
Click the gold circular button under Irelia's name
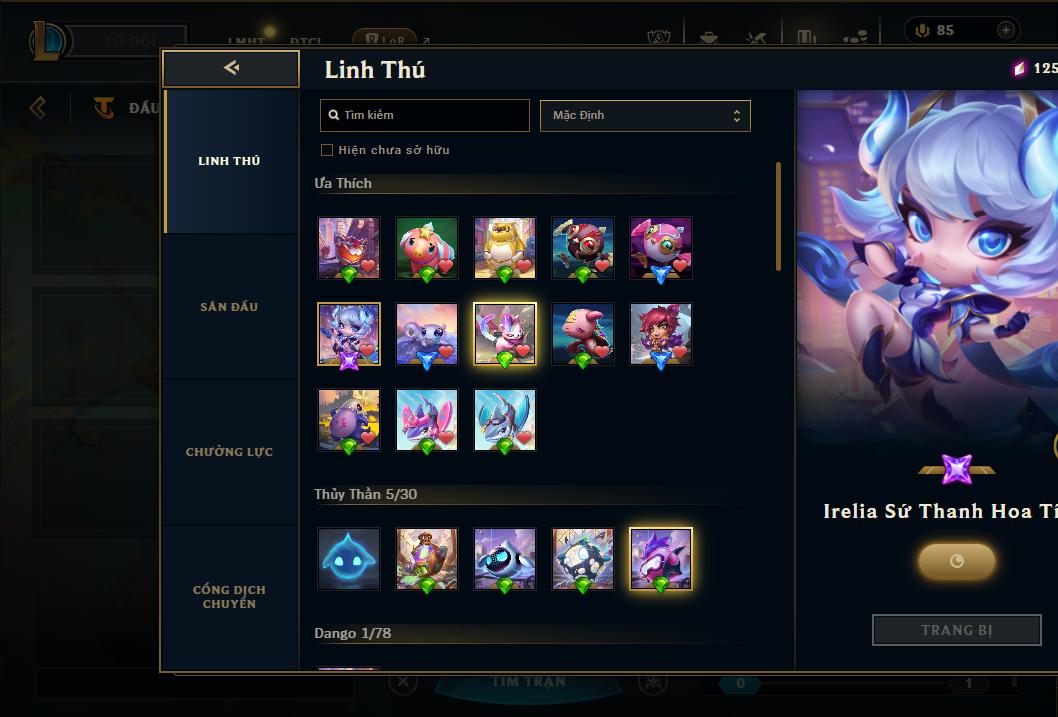click(x=956, y=561)
